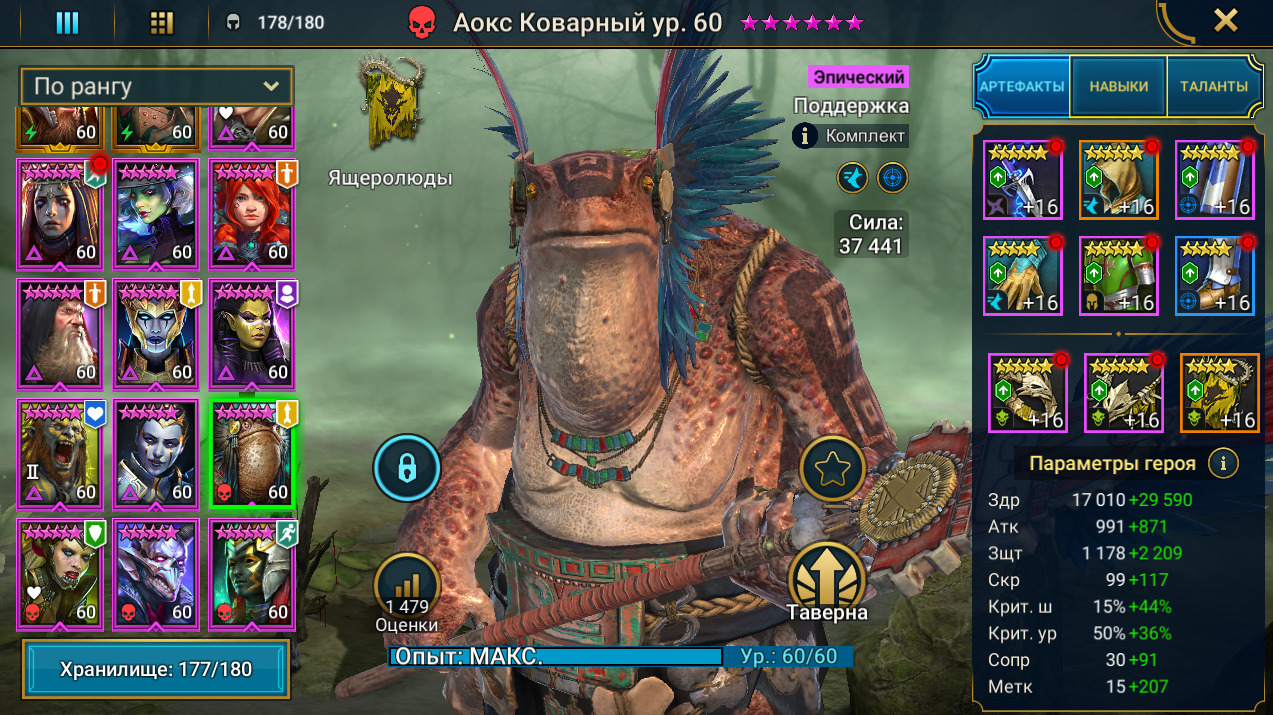Screen dimensions: 1273x715
Task: Inspect the equipped weapon artifact slot
Action: (x=1022, y=180)
